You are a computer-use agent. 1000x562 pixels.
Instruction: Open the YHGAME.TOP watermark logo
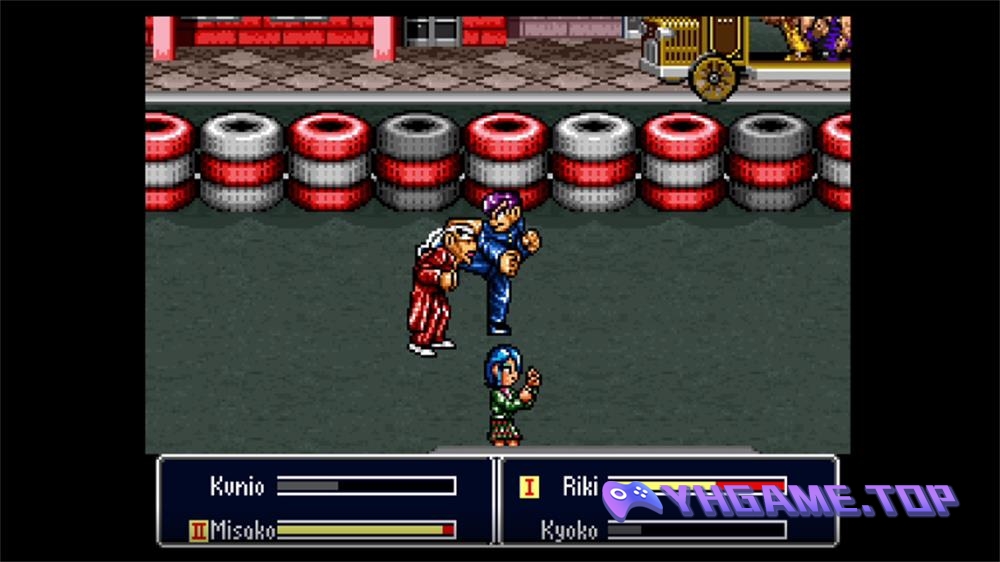(x=780, y=500)
